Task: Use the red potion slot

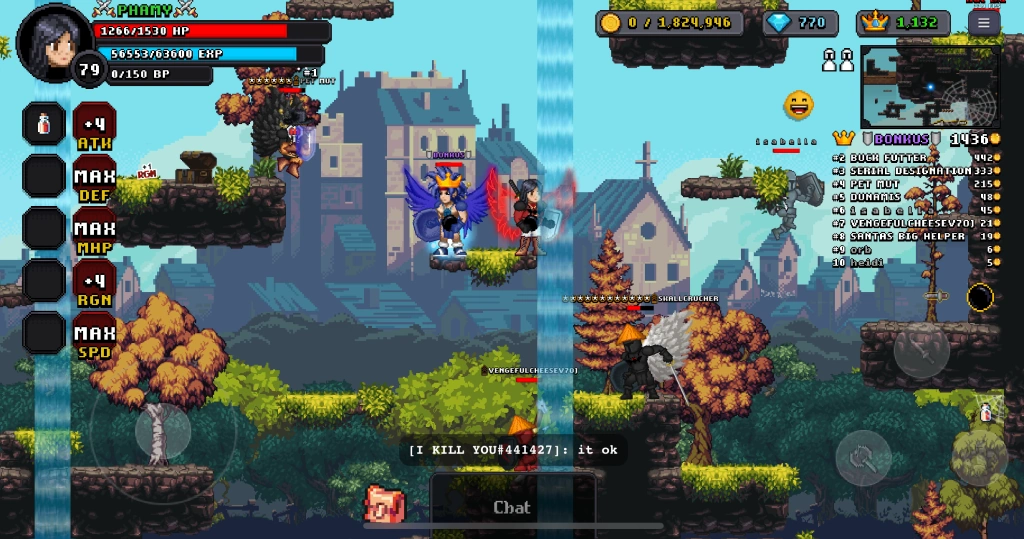Action: 44,126
